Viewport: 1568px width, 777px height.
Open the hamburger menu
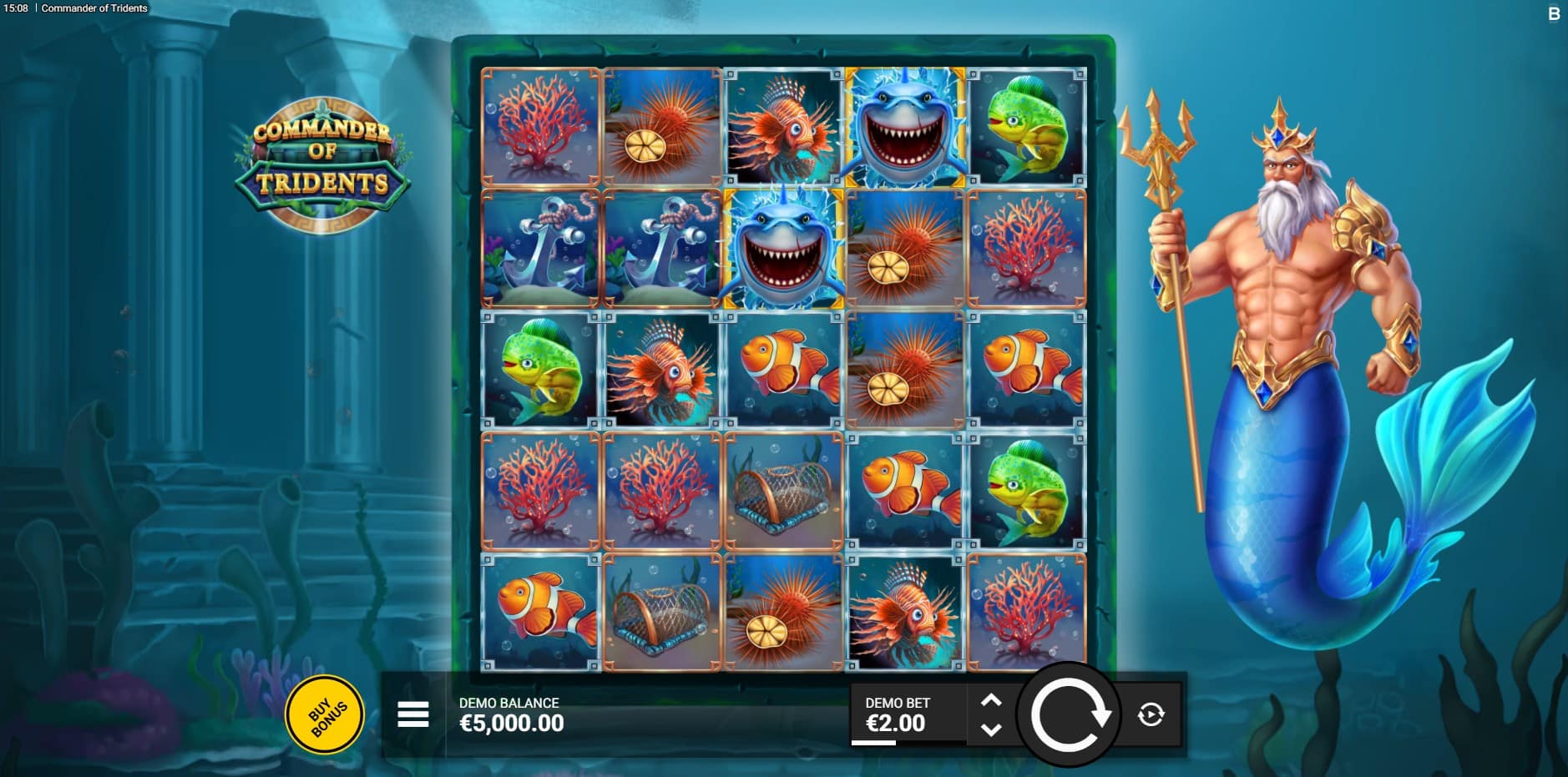[413, 714]
